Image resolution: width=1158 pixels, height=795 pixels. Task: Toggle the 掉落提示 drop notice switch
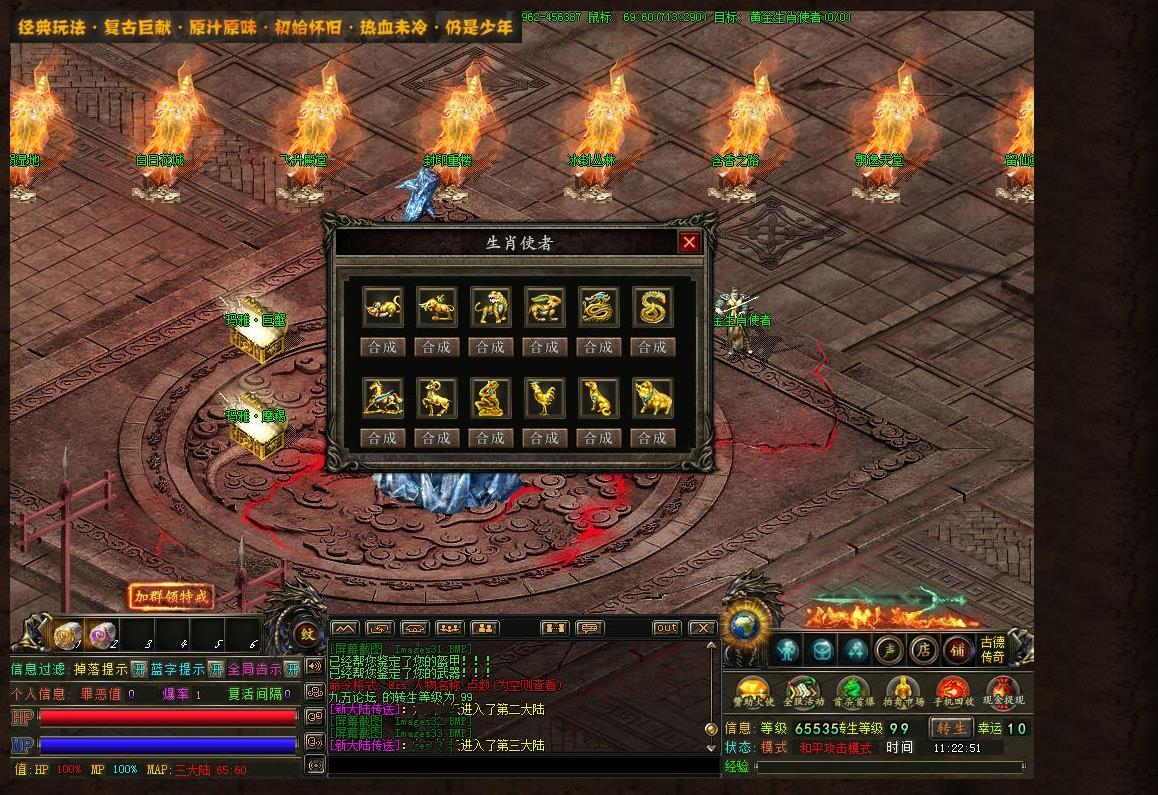[x=139, y=669]
